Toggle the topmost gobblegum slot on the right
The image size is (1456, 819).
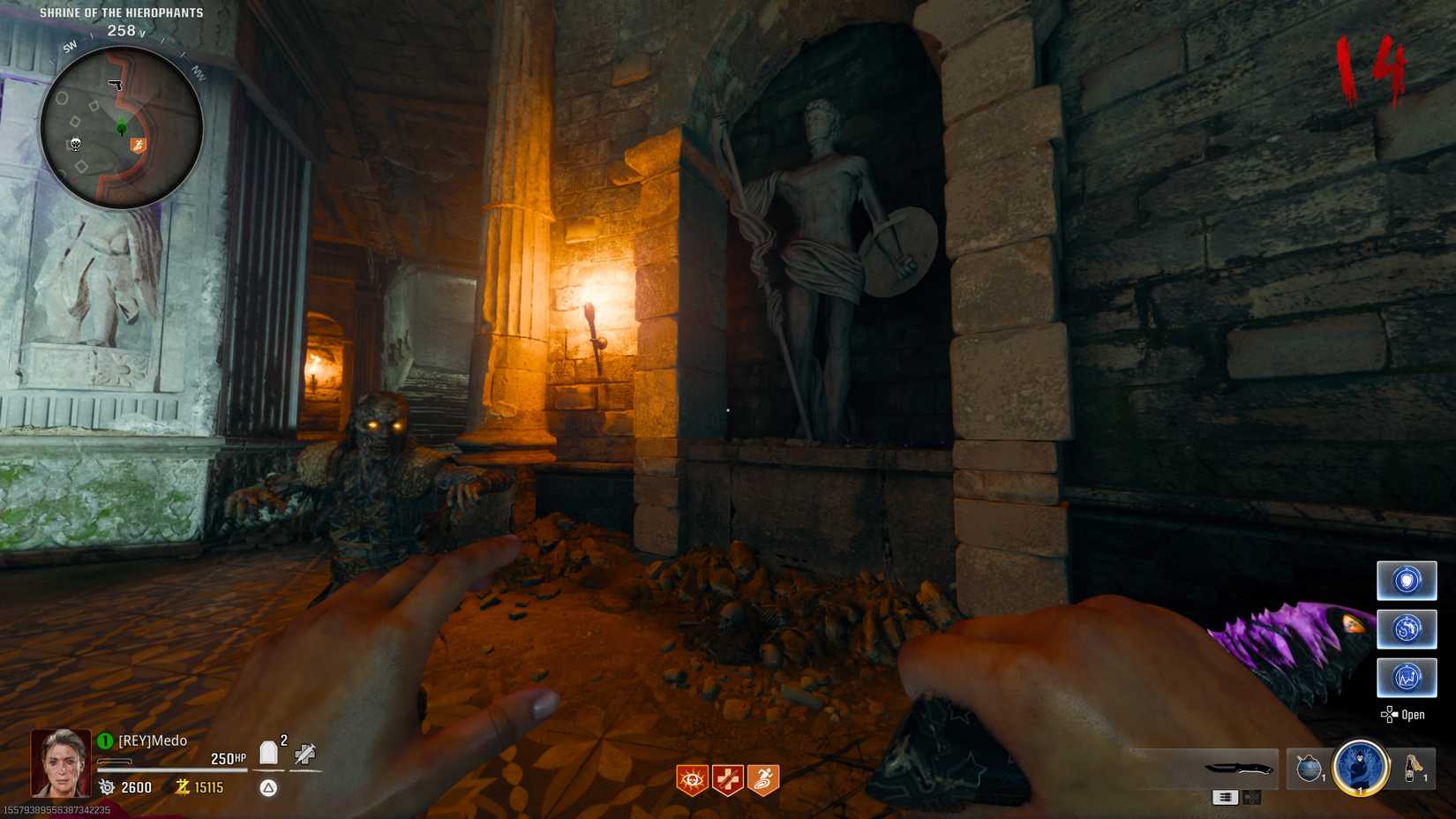(x=1407, y=580)
